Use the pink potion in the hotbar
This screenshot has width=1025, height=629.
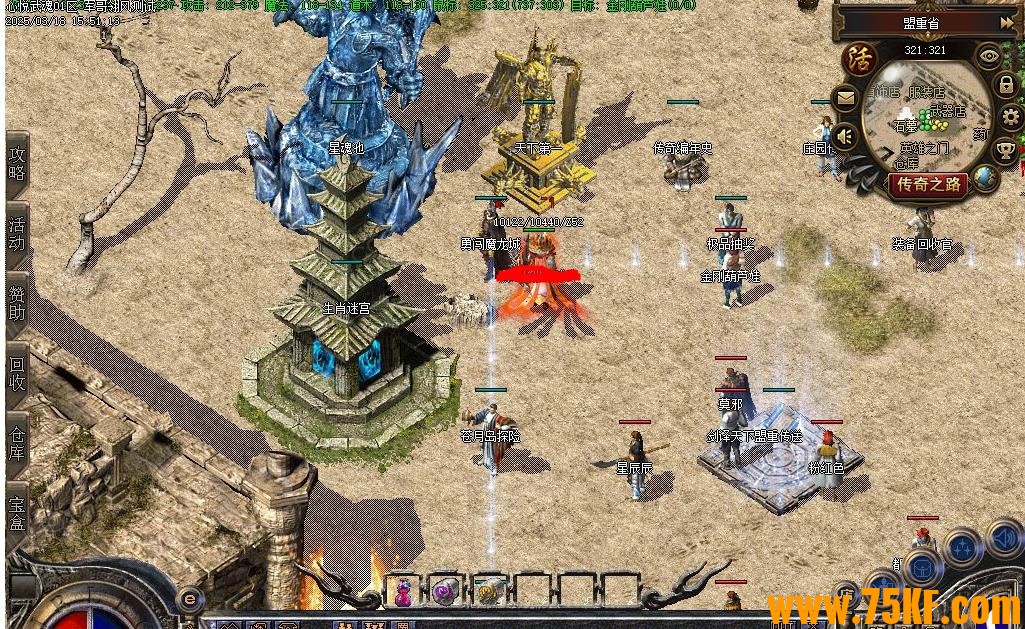403,592
